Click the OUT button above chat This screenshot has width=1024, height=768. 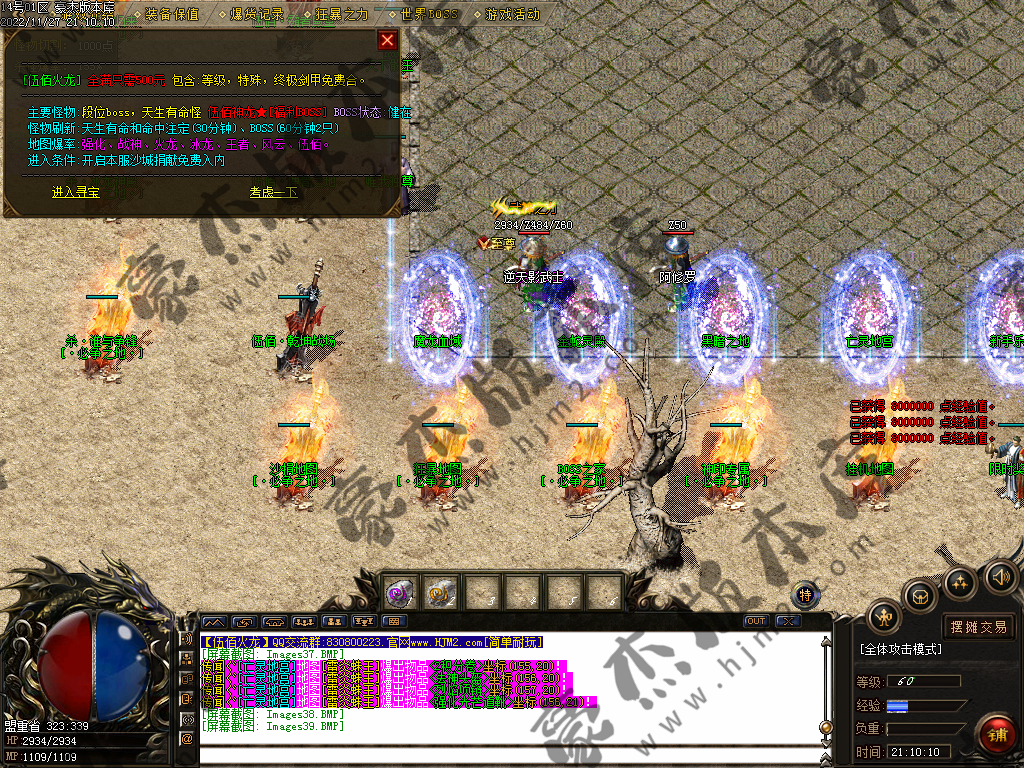[x=756, y=621]
